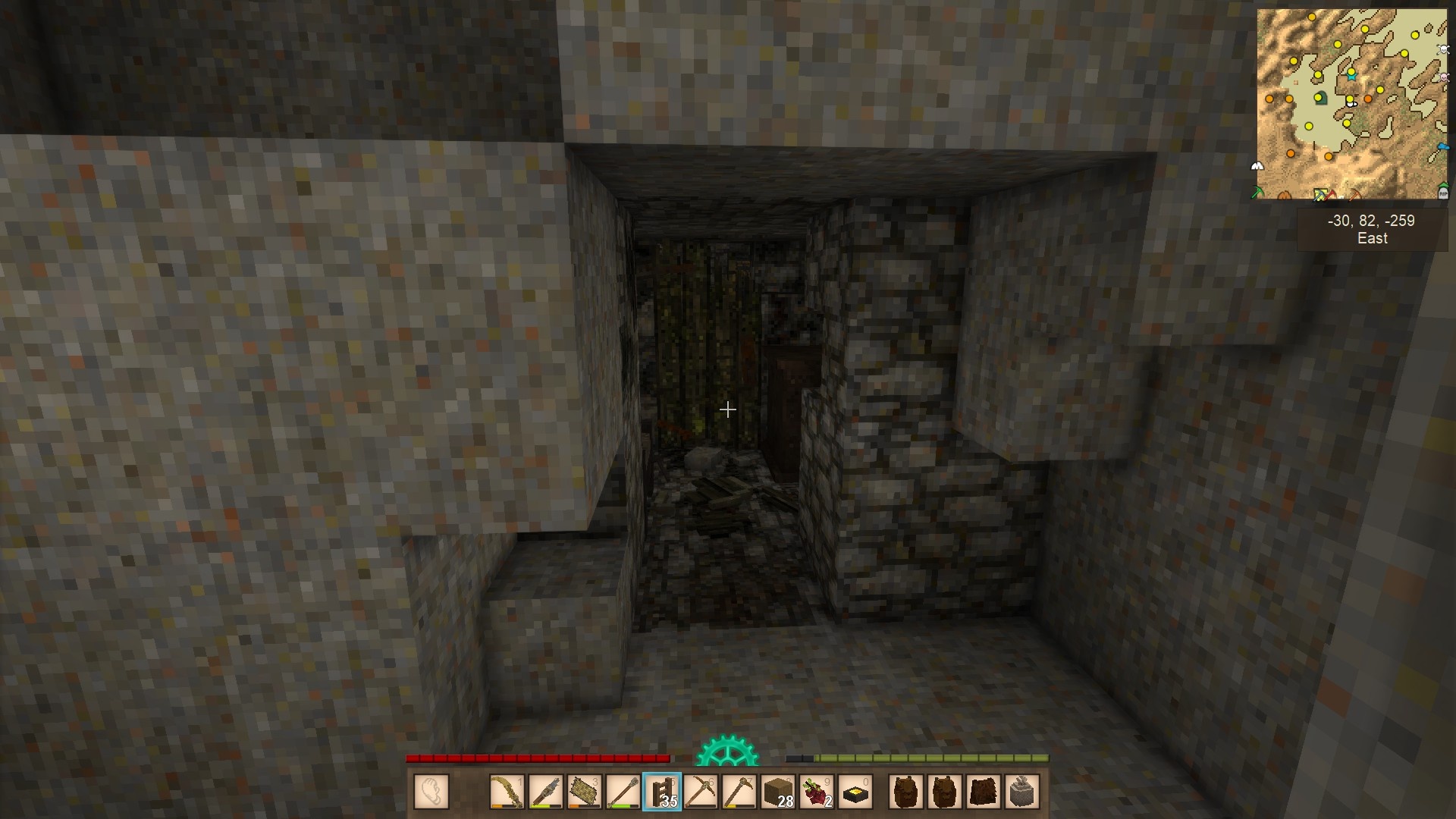The height and width of the screenshot is (819, 1456).
Task: Equip the knife from the hotbar
Action: tap(546, 792)
